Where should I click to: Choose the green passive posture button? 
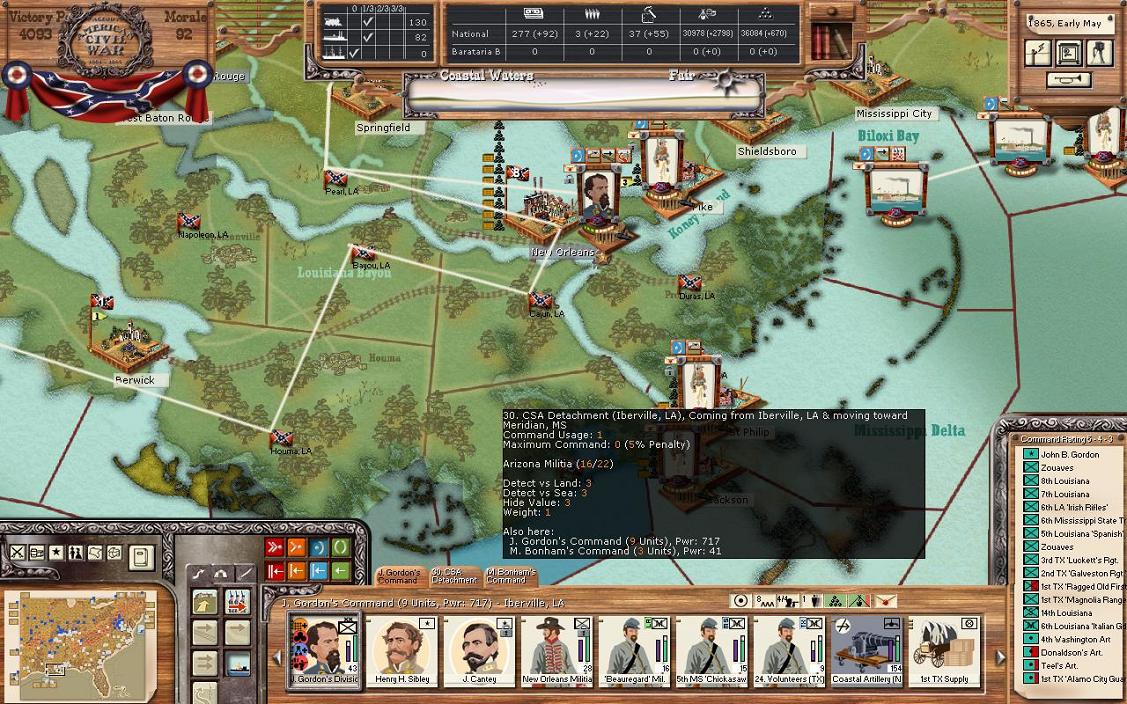[x=341, y=548]
